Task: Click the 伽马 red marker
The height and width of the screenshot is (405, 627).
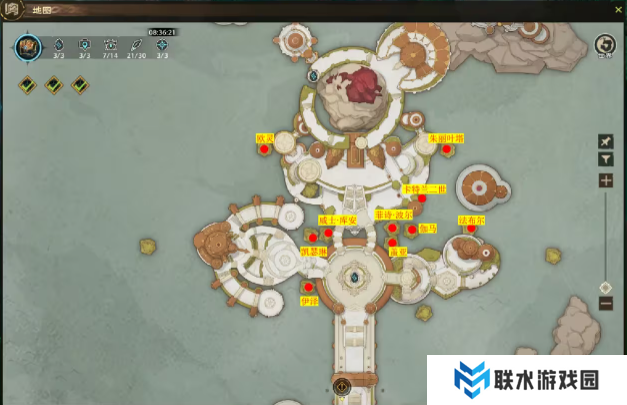Action: pyautogui.click(x=412, y=229)
